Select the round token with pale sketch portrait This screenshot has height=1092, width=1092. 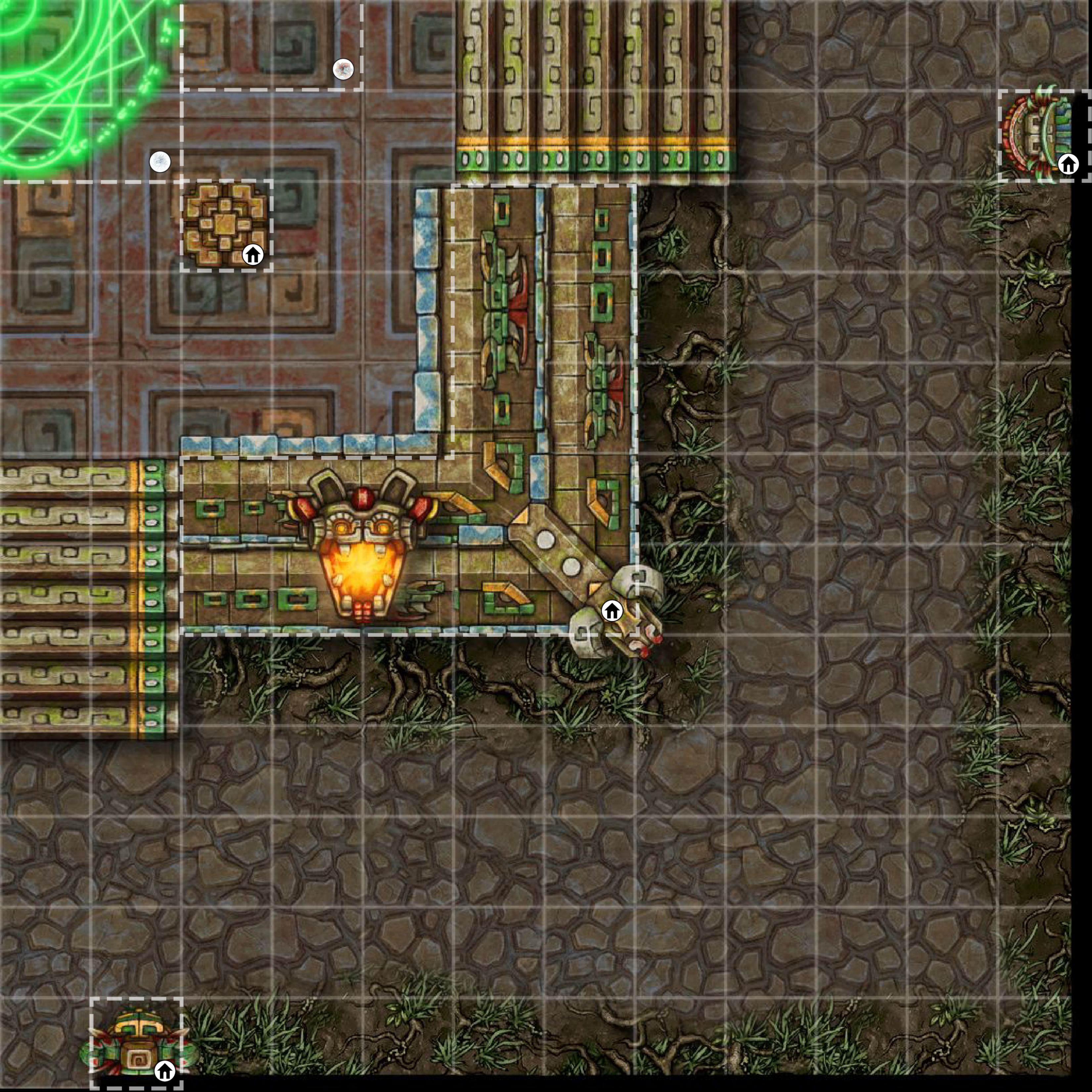point(160,162)
